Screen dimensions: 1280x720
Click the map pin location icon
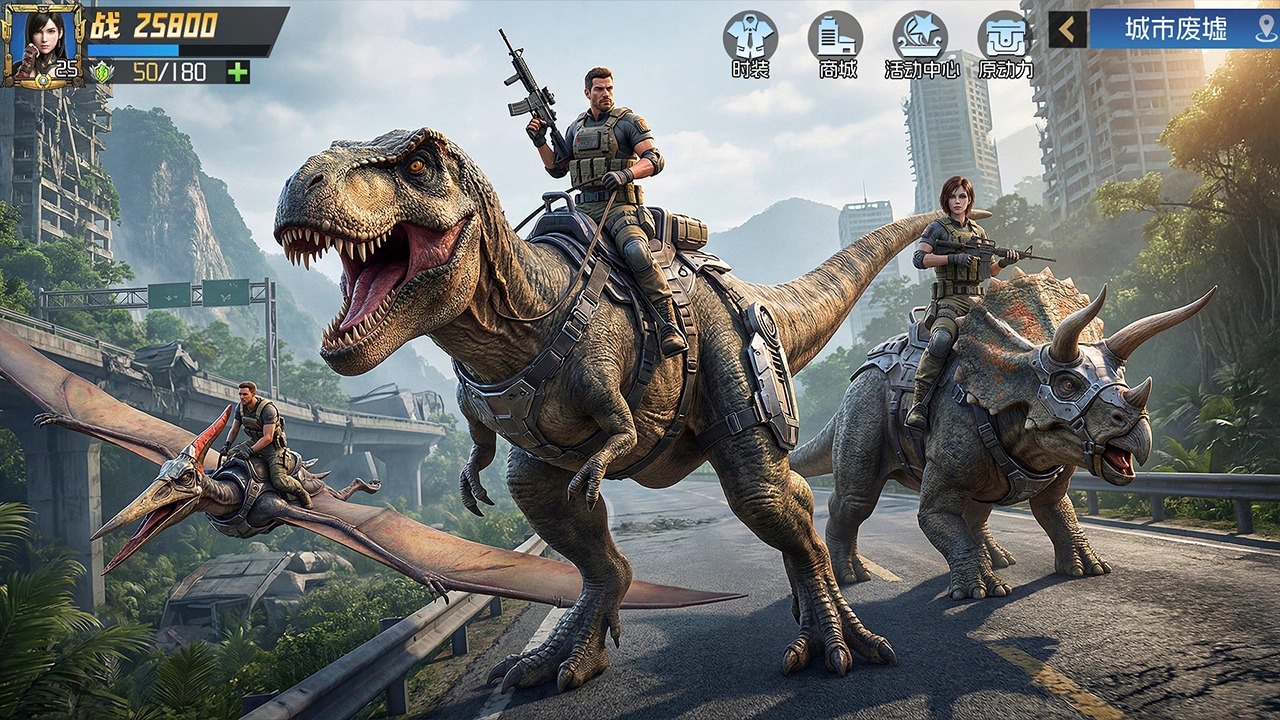pos(1265,29)
